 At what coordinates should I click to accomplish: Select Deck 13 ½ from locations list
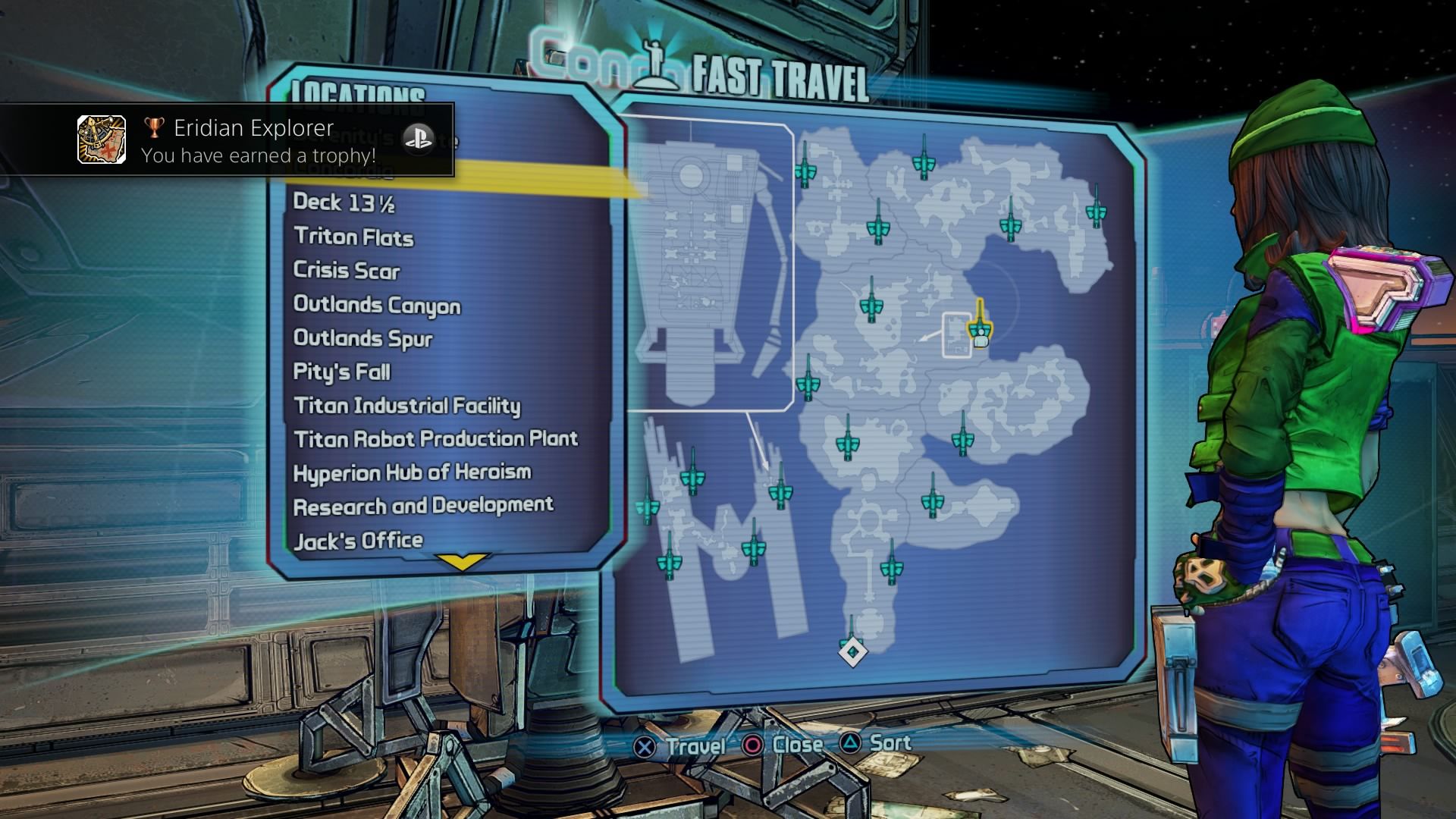tap(344, 202)
